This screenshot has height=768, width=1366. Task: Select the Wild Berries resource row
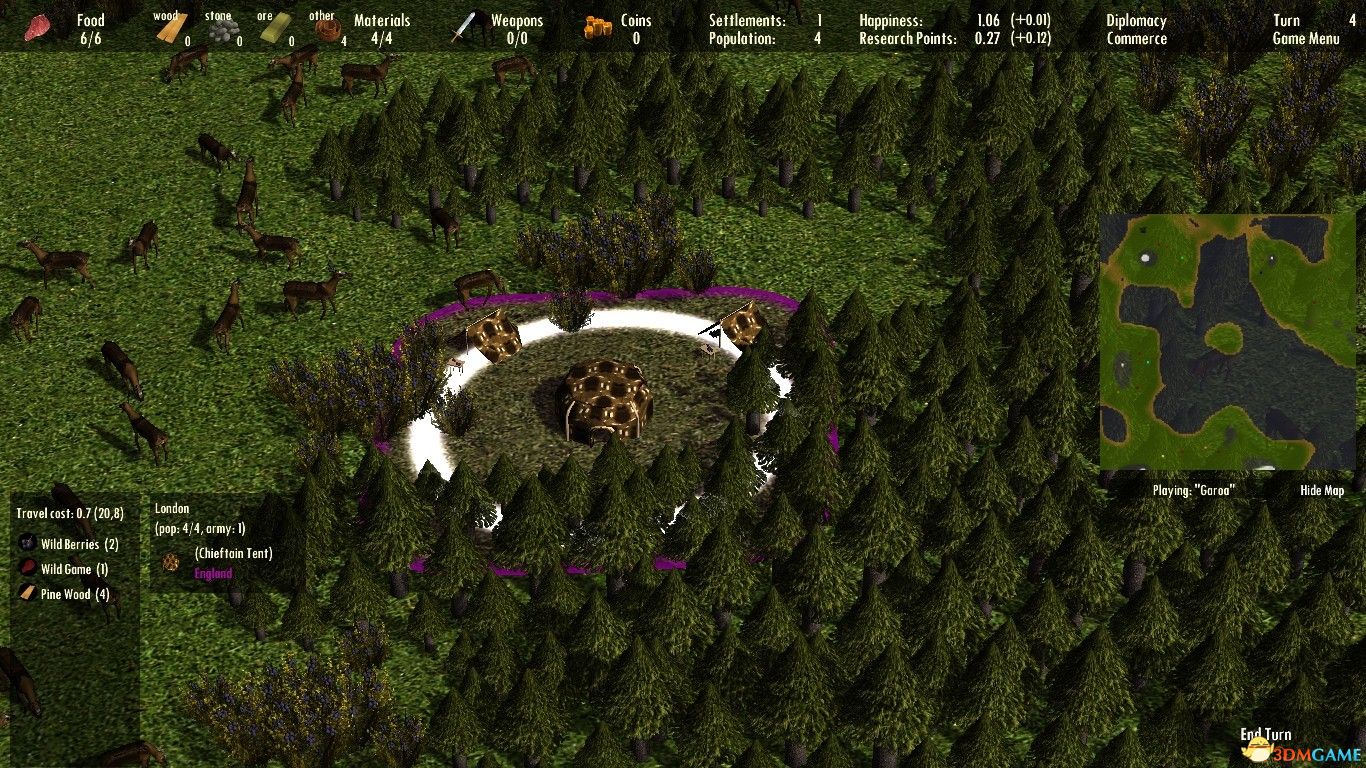coord(79,545)
